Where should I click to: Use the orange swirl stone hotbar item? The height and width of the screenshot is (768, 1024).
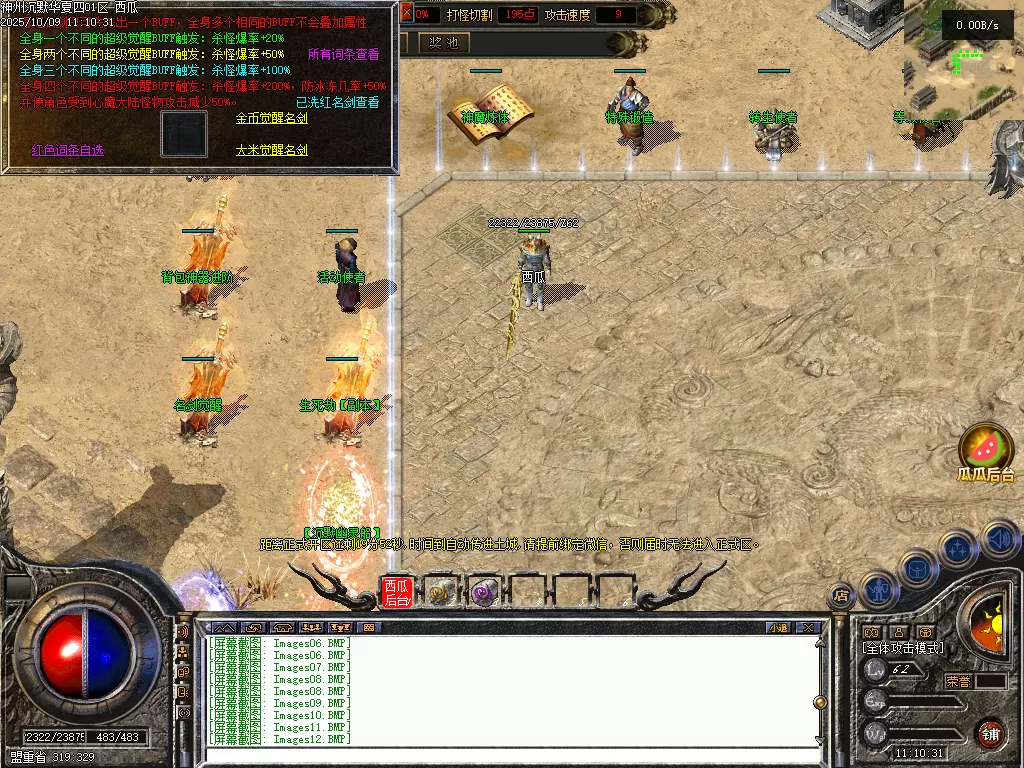click(x=439, y=592)
